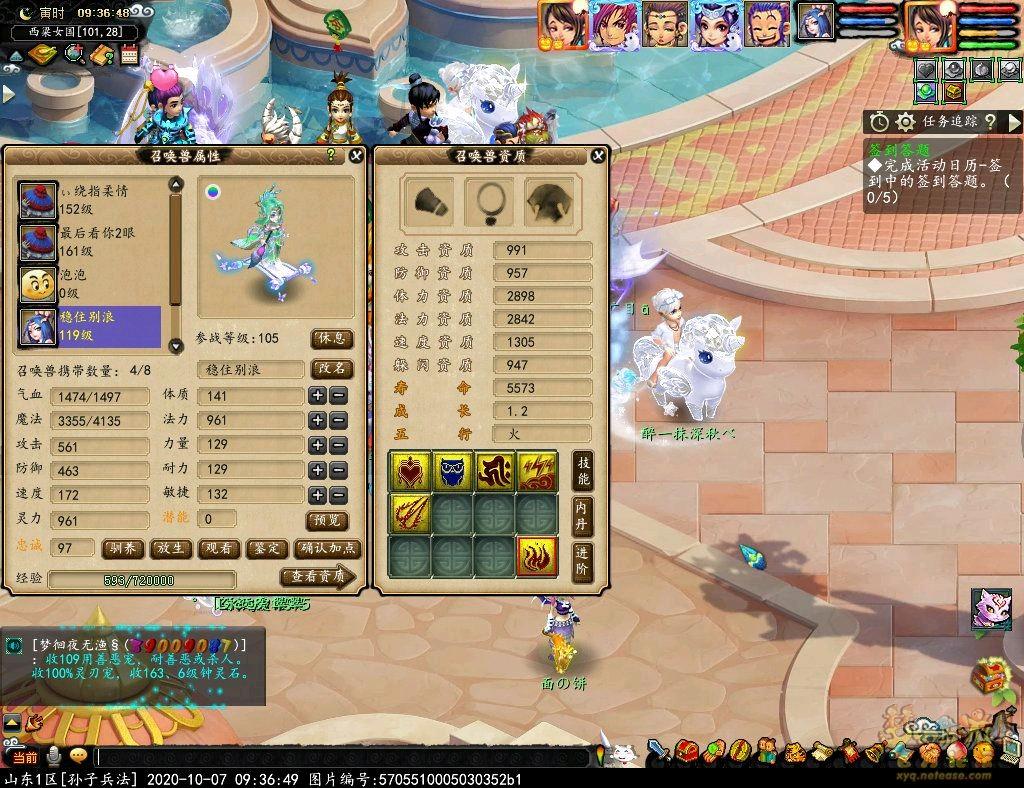Switch to the 进阶 tab

tap(582, 562)
